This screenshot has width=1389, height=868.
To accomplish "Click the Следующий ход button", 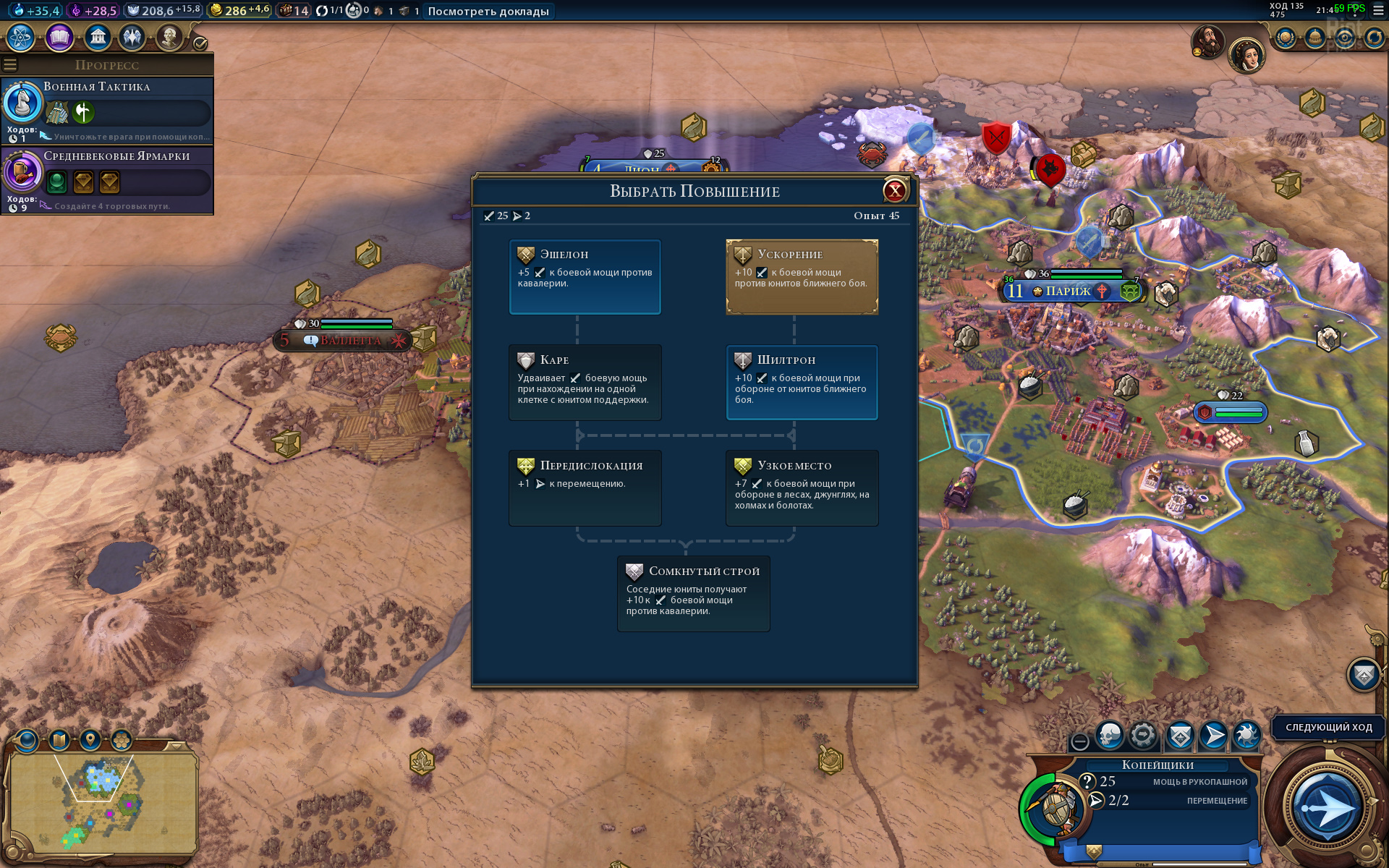I will (1328, 728).
